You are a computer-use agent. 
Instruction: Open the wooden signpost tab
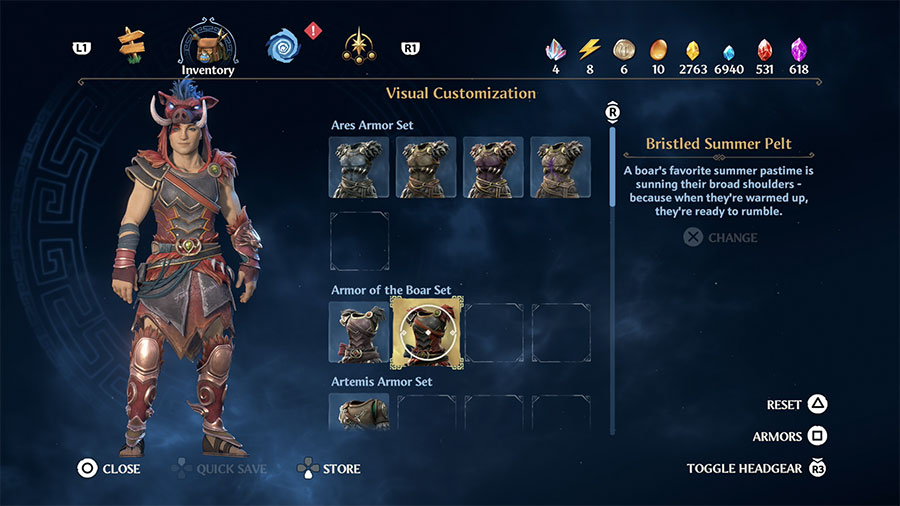click(x=130, y=44)
